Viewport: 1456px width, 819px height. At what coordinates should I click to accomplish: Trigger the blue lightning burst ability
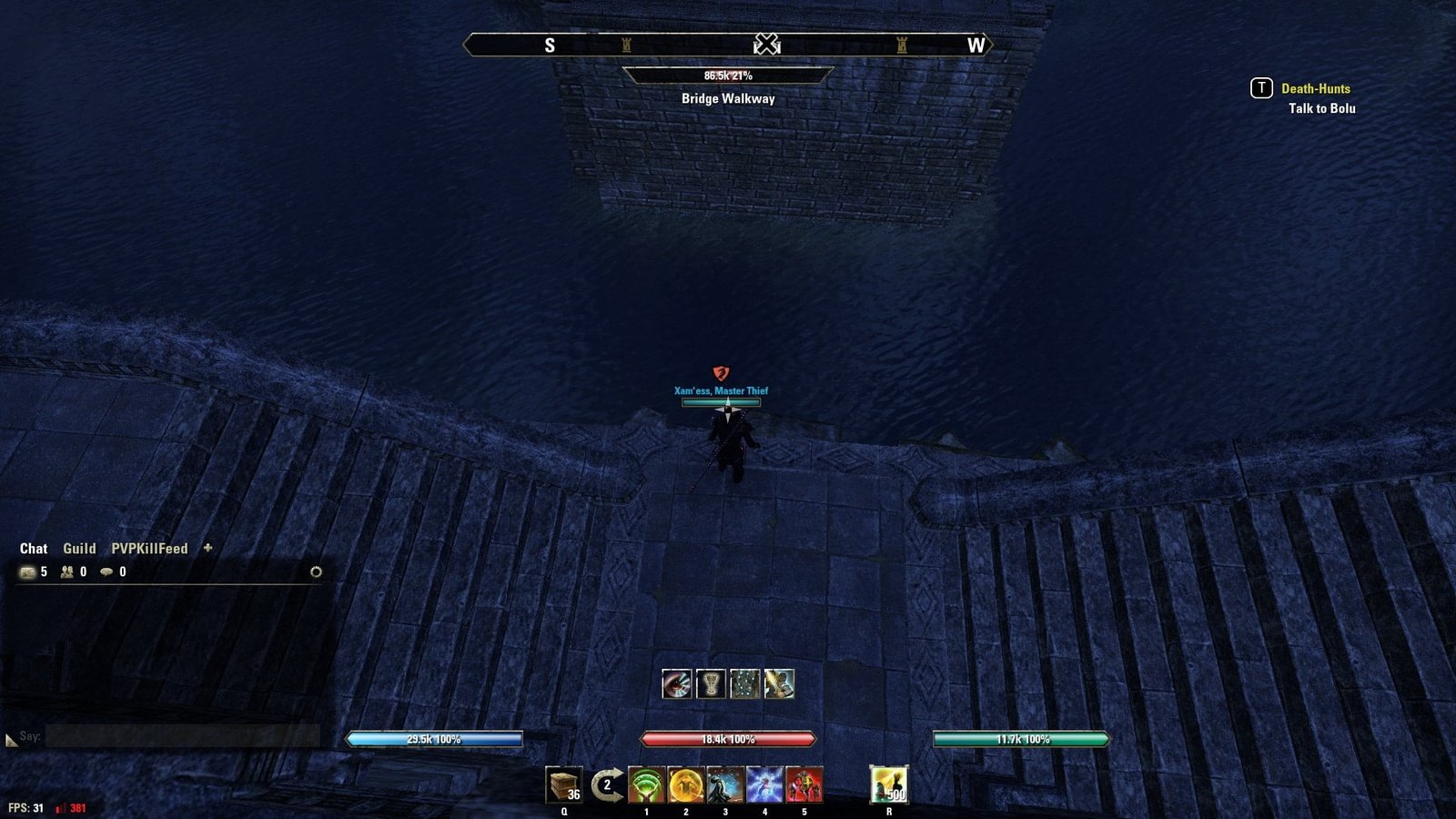coord(764,784)
